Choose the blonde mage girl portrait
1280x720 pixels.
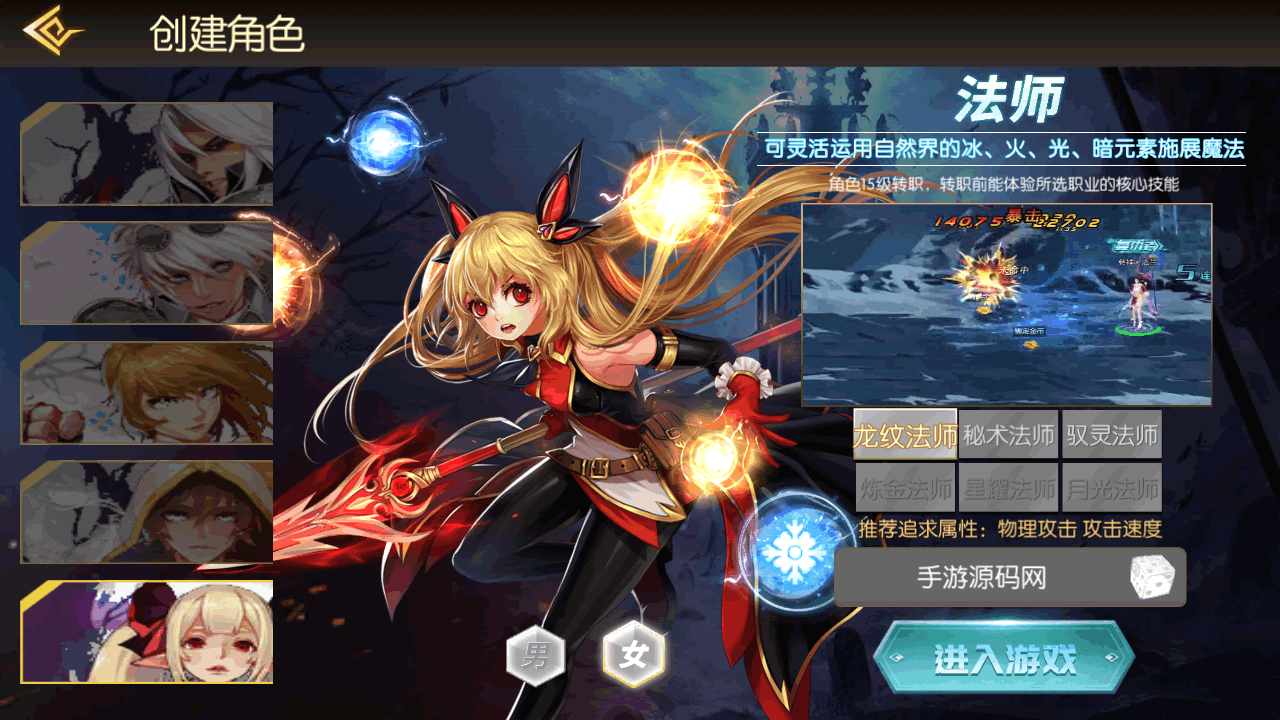pyautogui.click(x=147, y=632)
